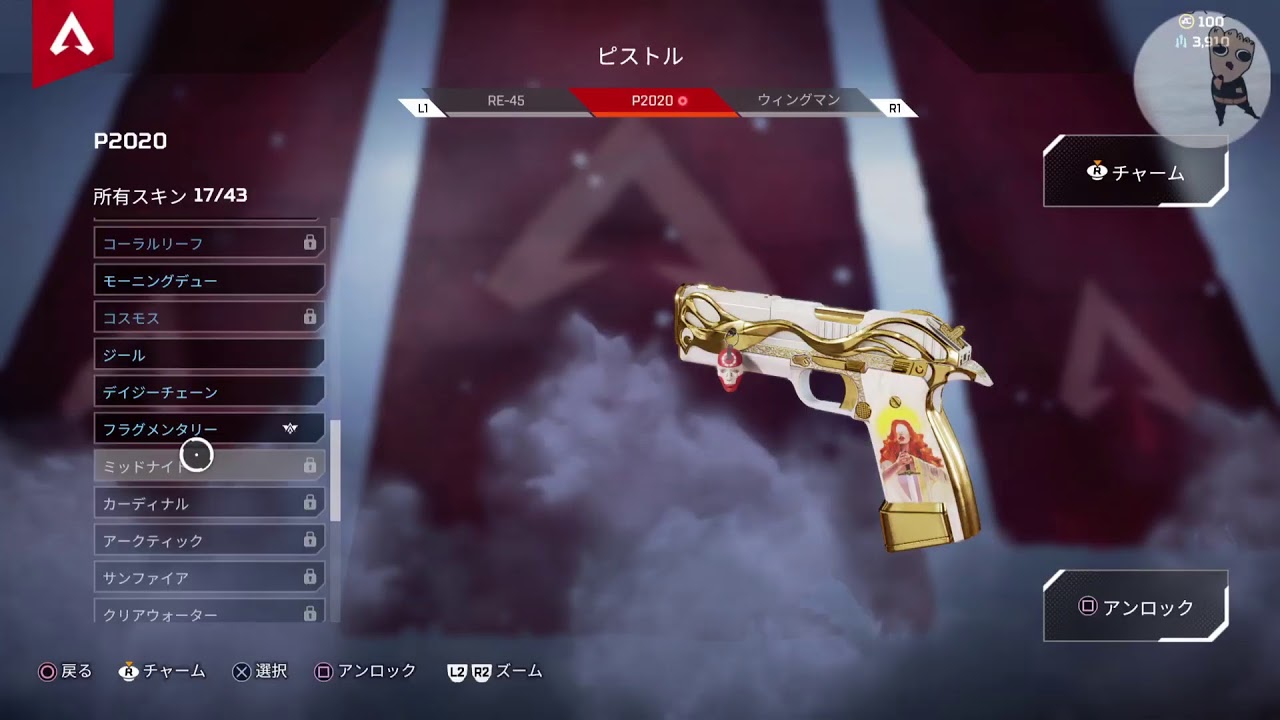This screenshot has width=1280, height=720.
Task: Select the カーディナル skin row
Action: pos(209,503)
